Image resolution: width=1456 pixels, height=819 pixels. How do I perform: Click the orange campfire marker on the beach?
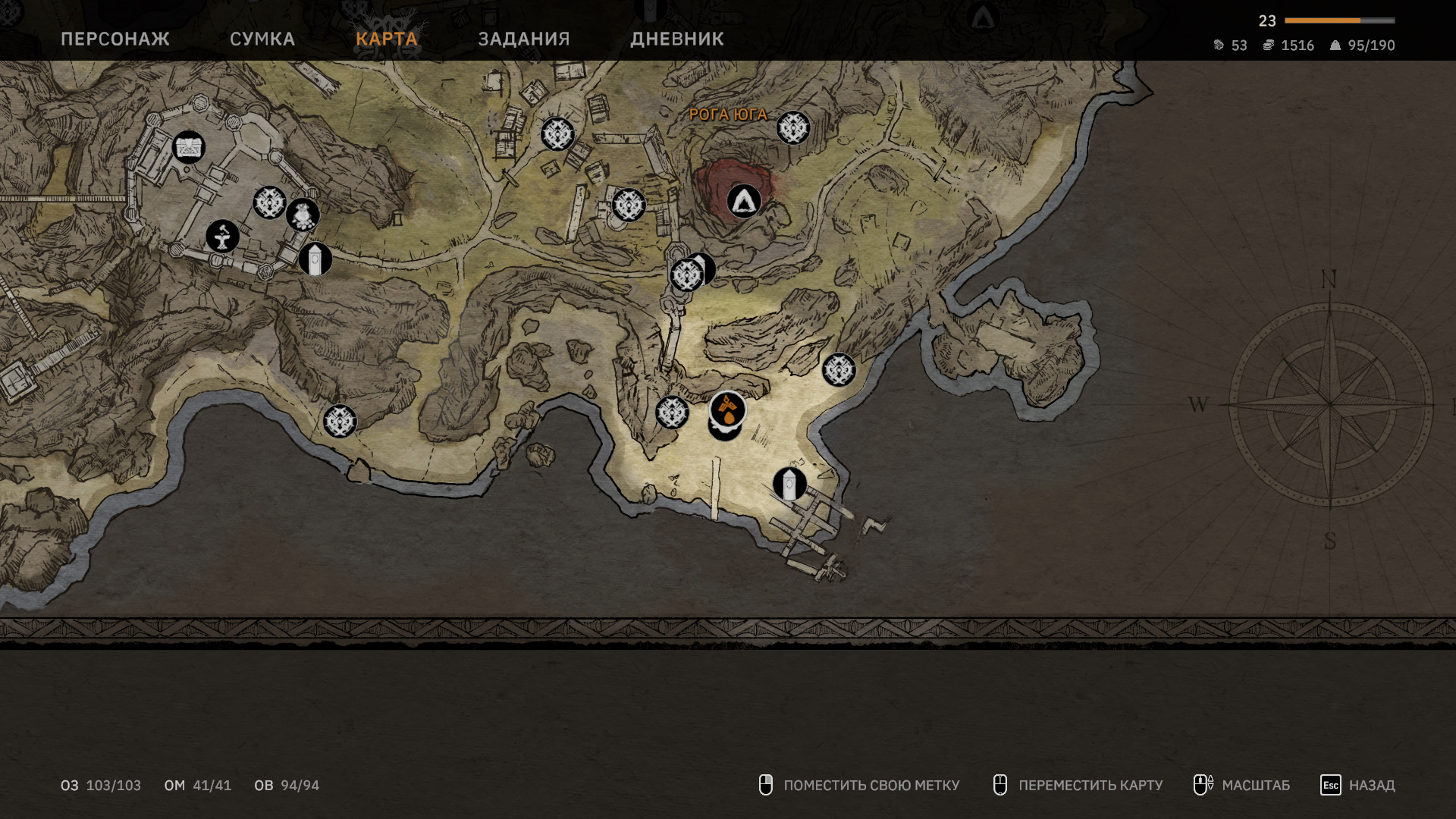[x=728, y=410]
